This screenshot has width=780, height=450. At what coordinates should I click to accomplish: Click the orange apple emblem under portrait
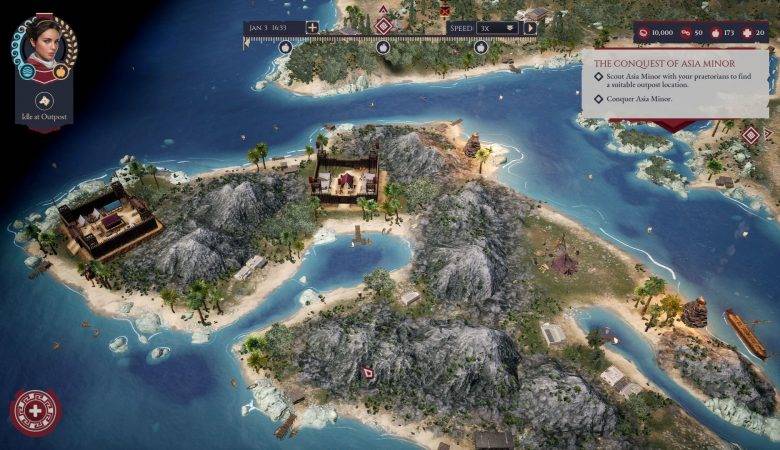(x=61, y=72)
